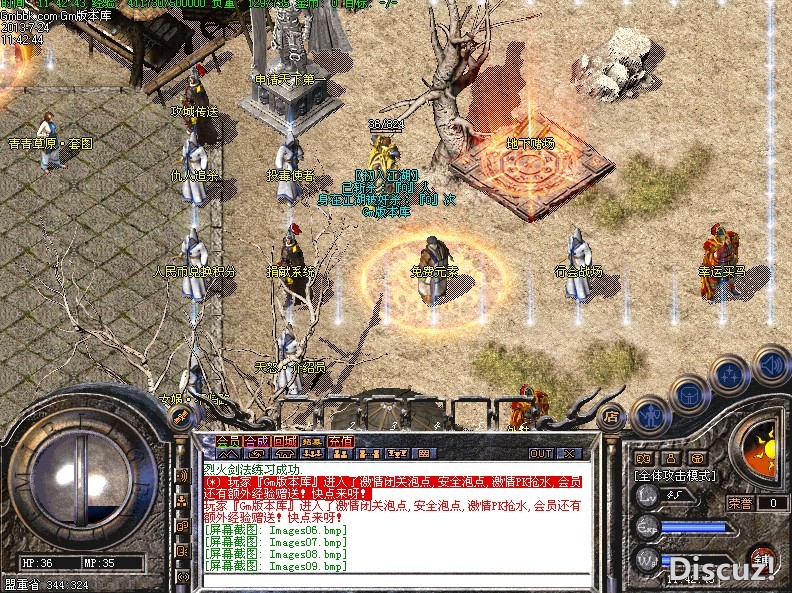
Task: Click the OUT logout button
Action: (541, 453)
